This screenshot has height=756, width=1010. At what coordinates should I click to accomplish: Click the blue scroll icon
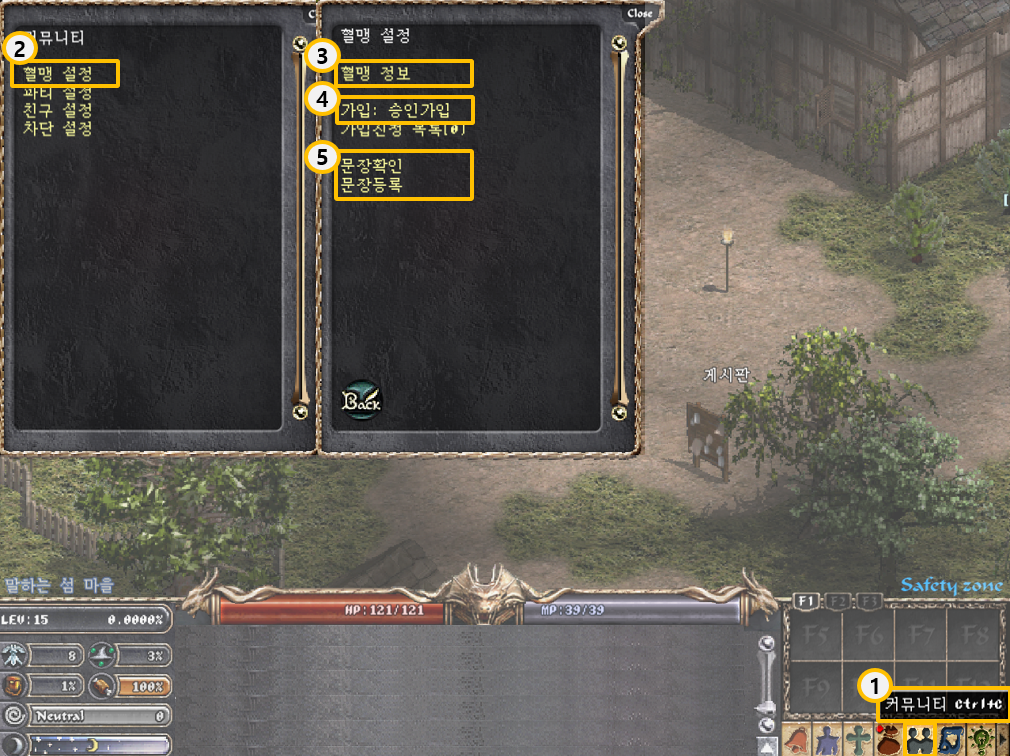pos(949,741)
